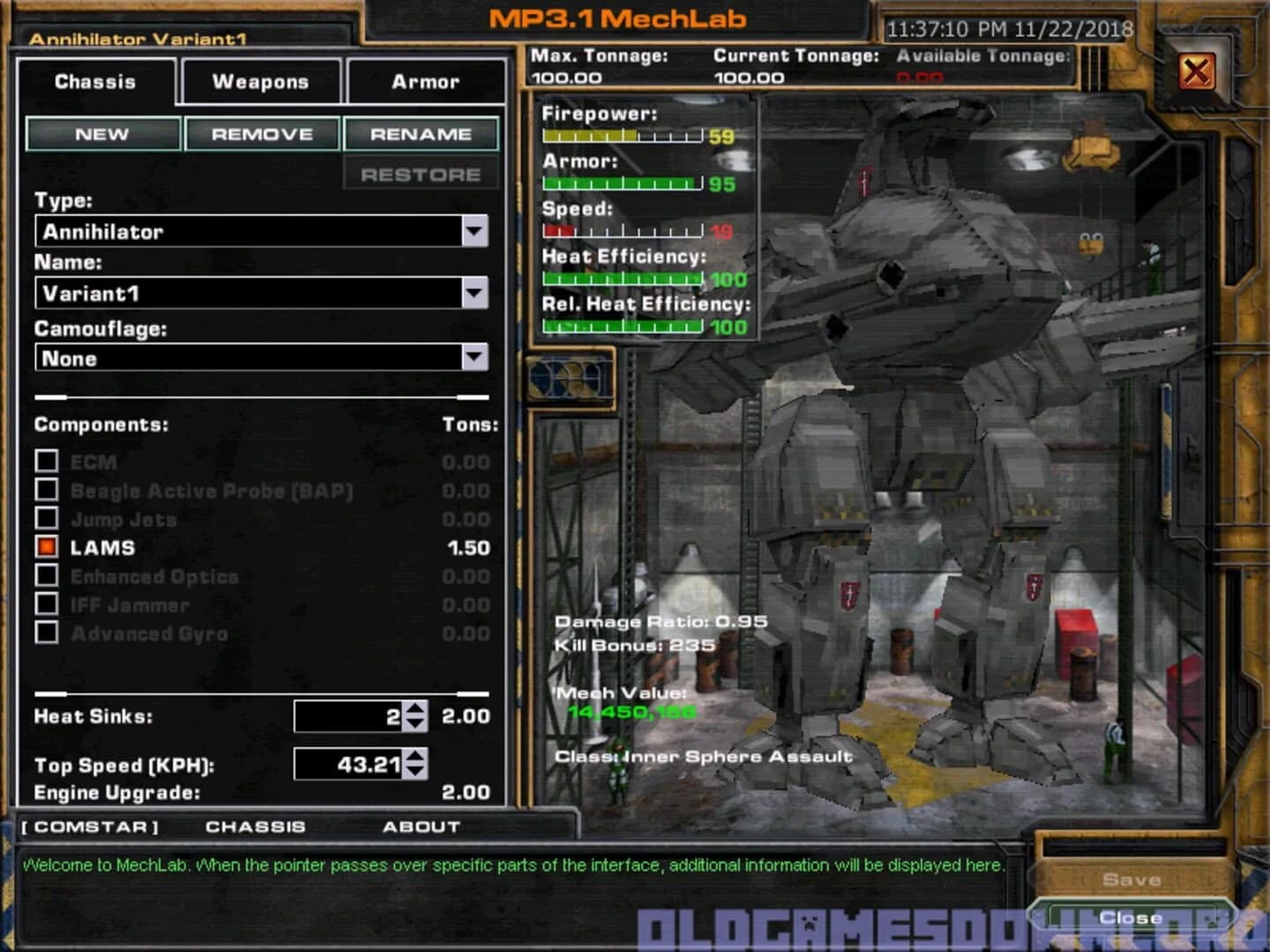Open the Camouflage dropdown set to None
1270x952 pixels.
click(x=476, y=358)
